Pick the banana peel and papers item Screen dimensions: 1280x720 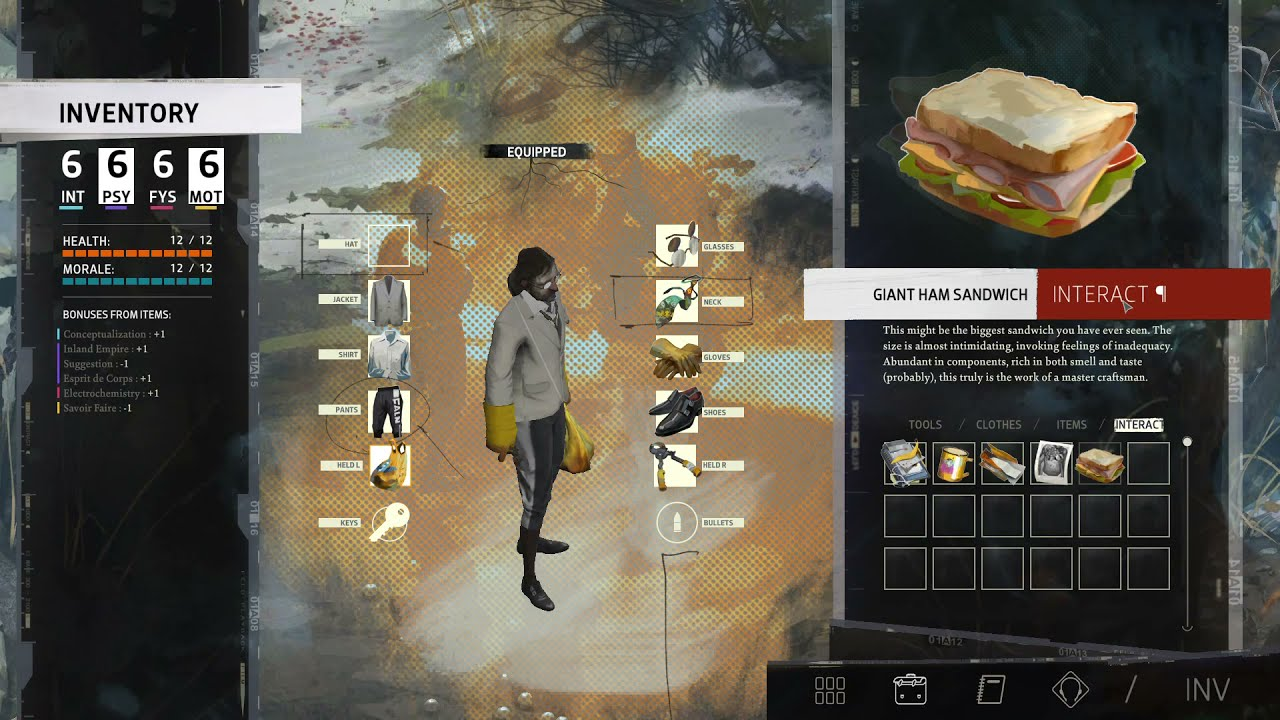[x=904, y=464]
